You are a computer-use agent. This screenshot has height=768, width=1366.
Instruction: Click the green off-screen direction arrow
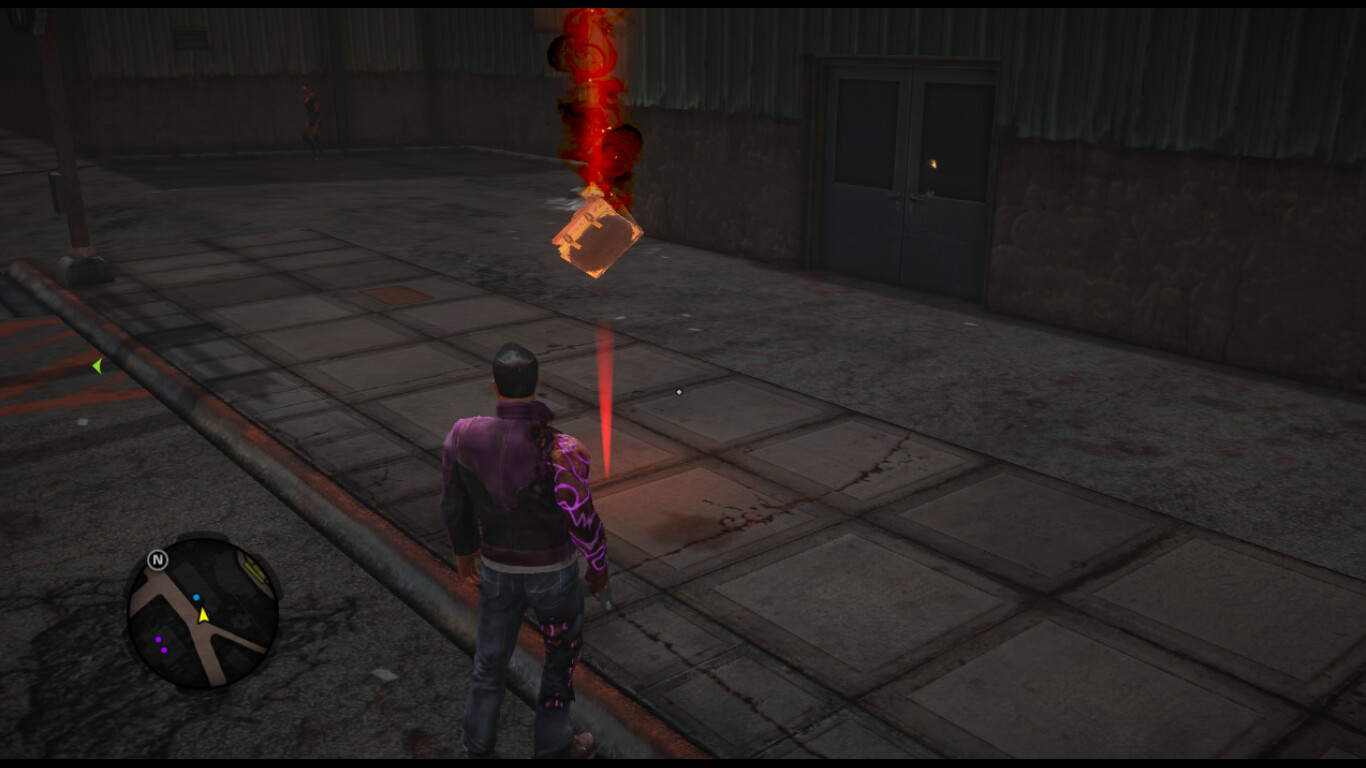97,367
